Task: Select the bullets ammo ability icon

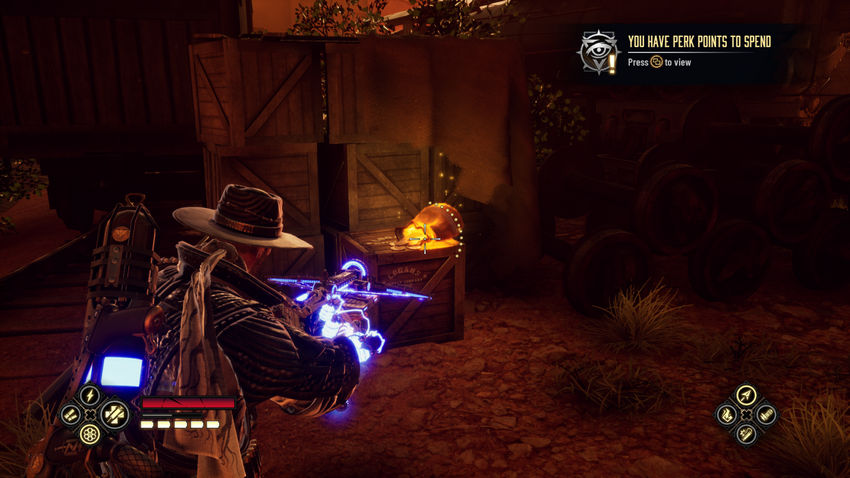Action: 69,414
